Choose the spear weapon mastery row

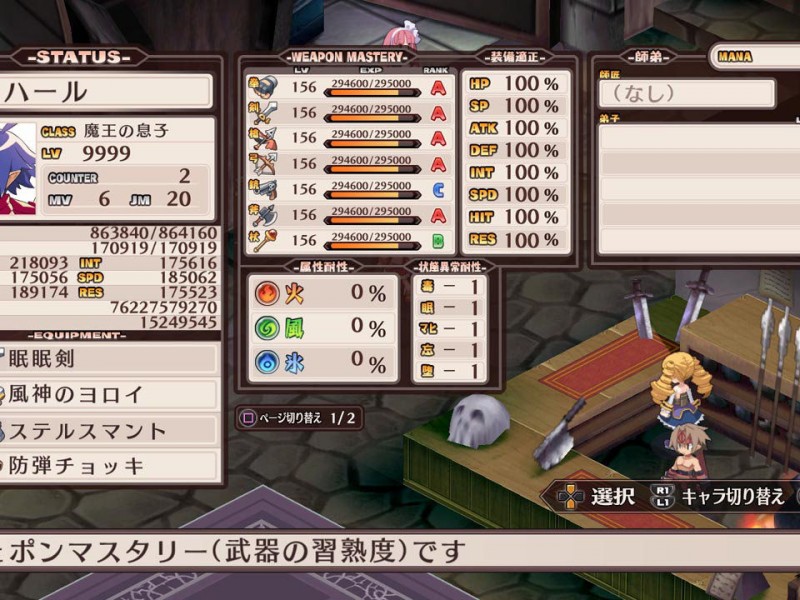coord(349,138)
